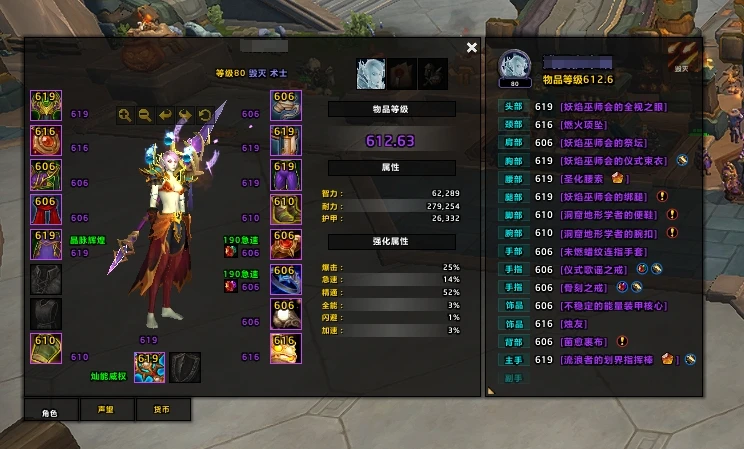Close the character panel with the X
Viewport: 744px width, 449px height.
[472, 47]
